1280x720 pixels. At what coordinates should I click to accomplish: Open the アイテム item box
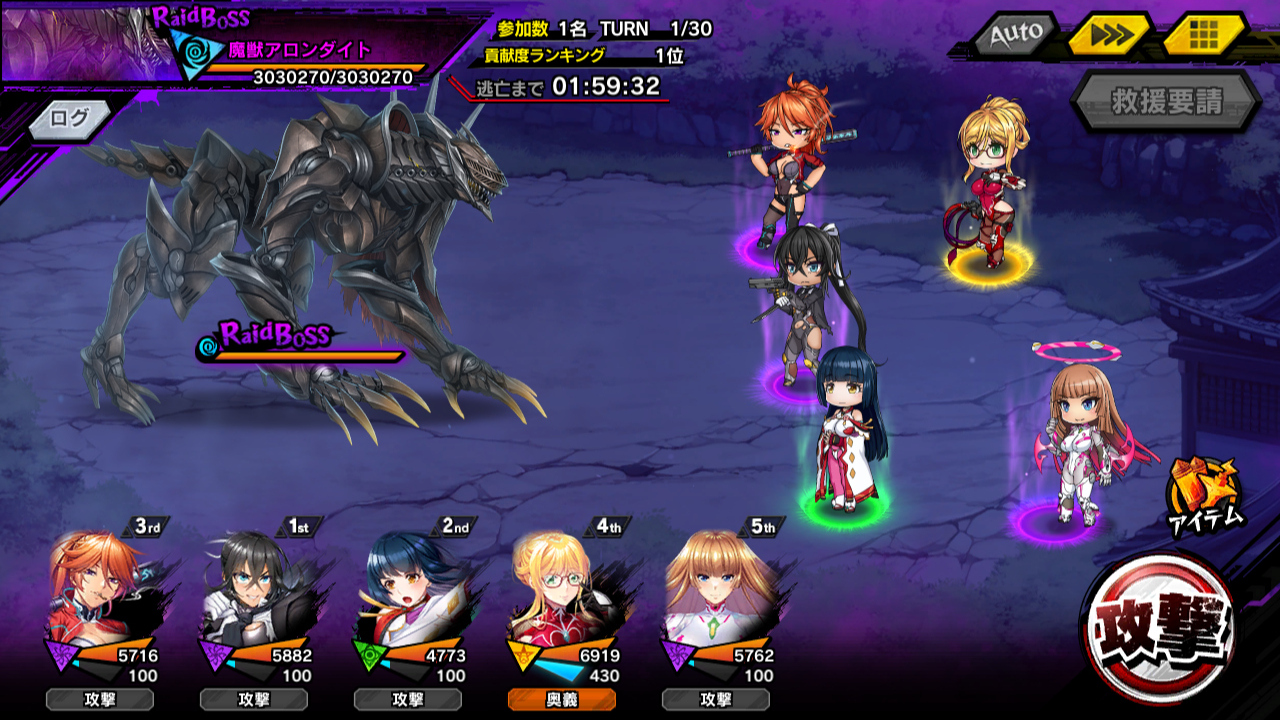1204,492
